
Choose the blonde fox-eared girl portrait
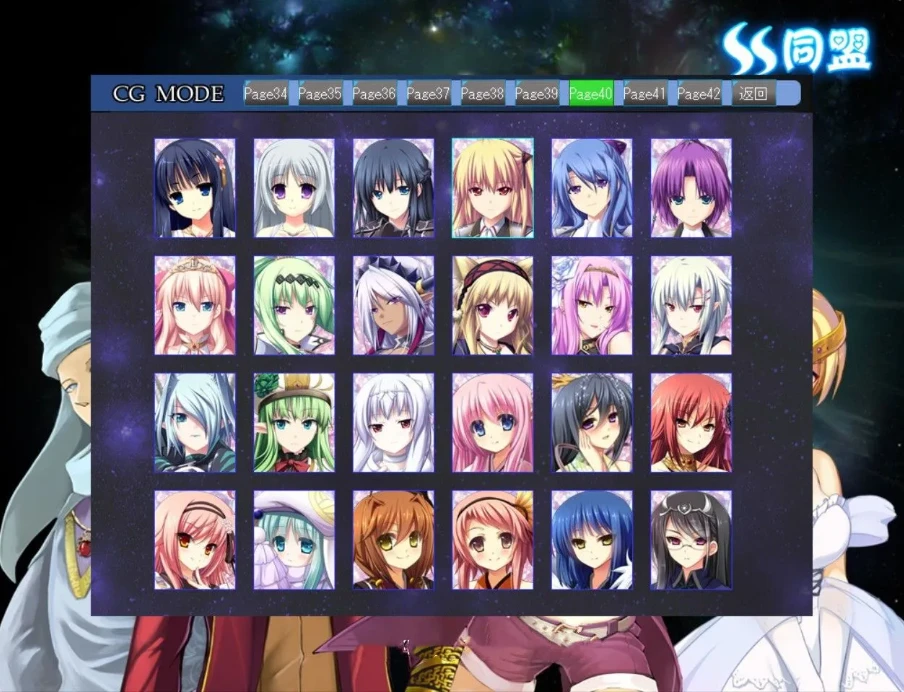point(492,306)
